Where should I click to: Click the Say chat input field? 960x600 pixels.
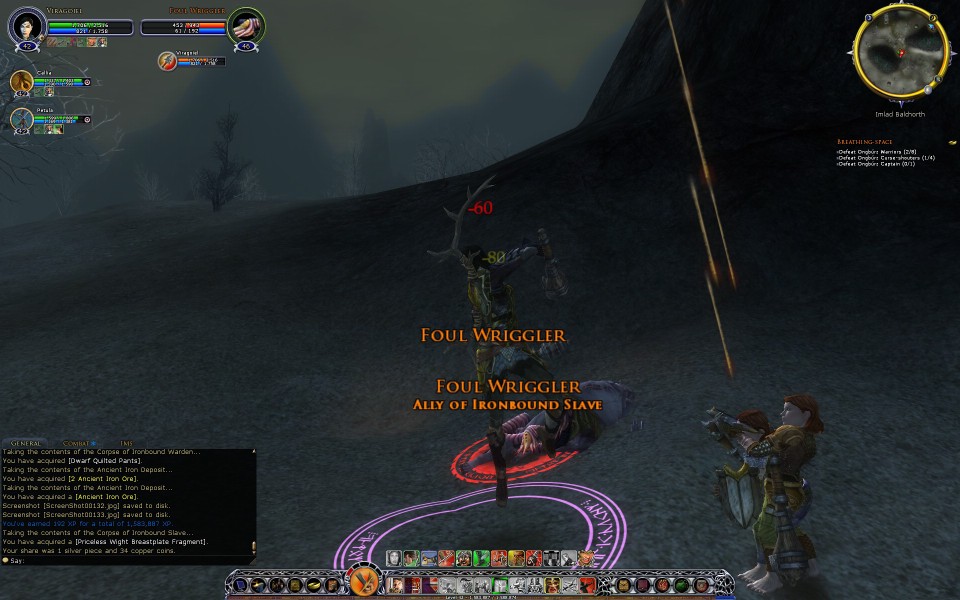(x=130, y=560)
